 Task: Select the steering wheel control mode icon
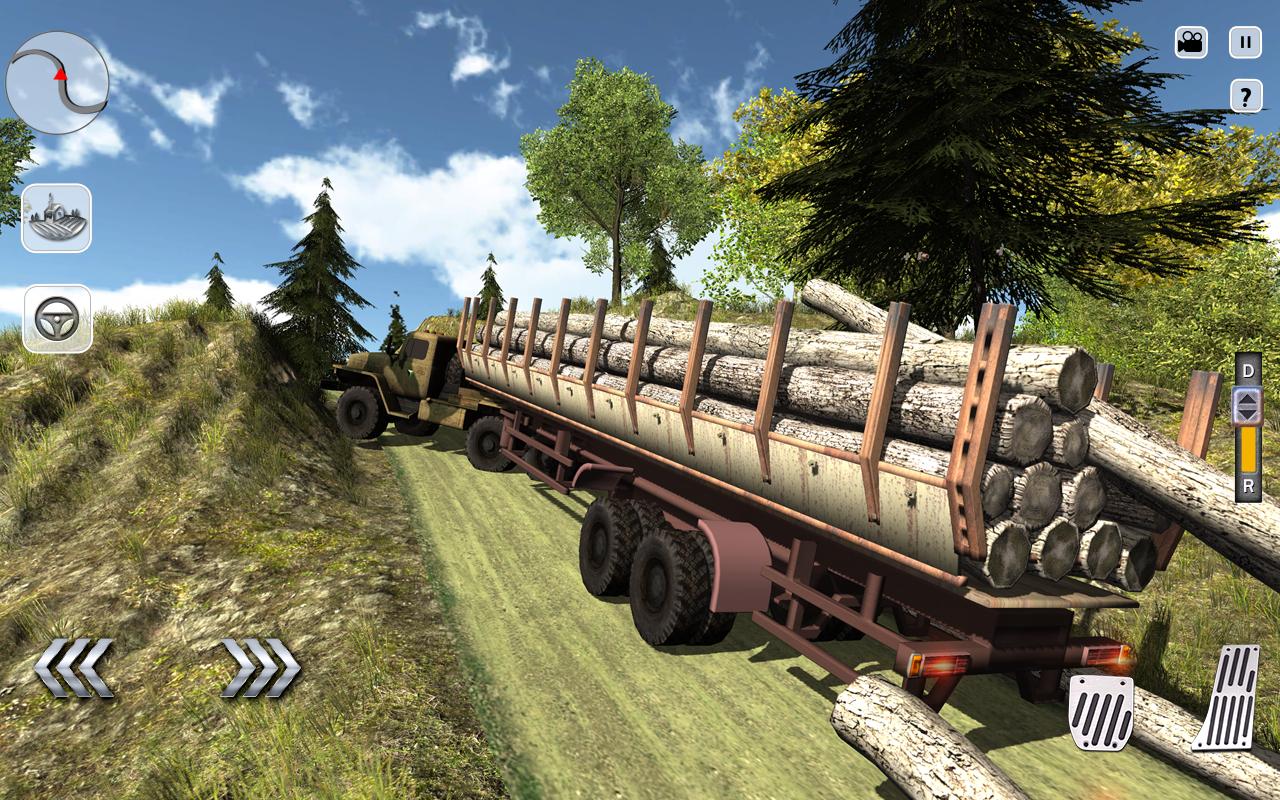(57, 317)
